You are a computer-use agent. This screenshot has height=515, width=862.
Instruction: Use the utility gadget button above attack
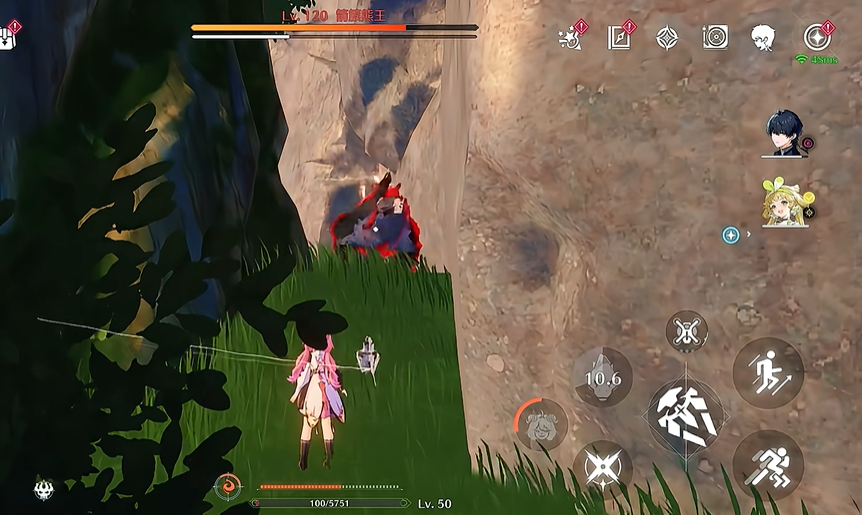click(x=686, y=331)
